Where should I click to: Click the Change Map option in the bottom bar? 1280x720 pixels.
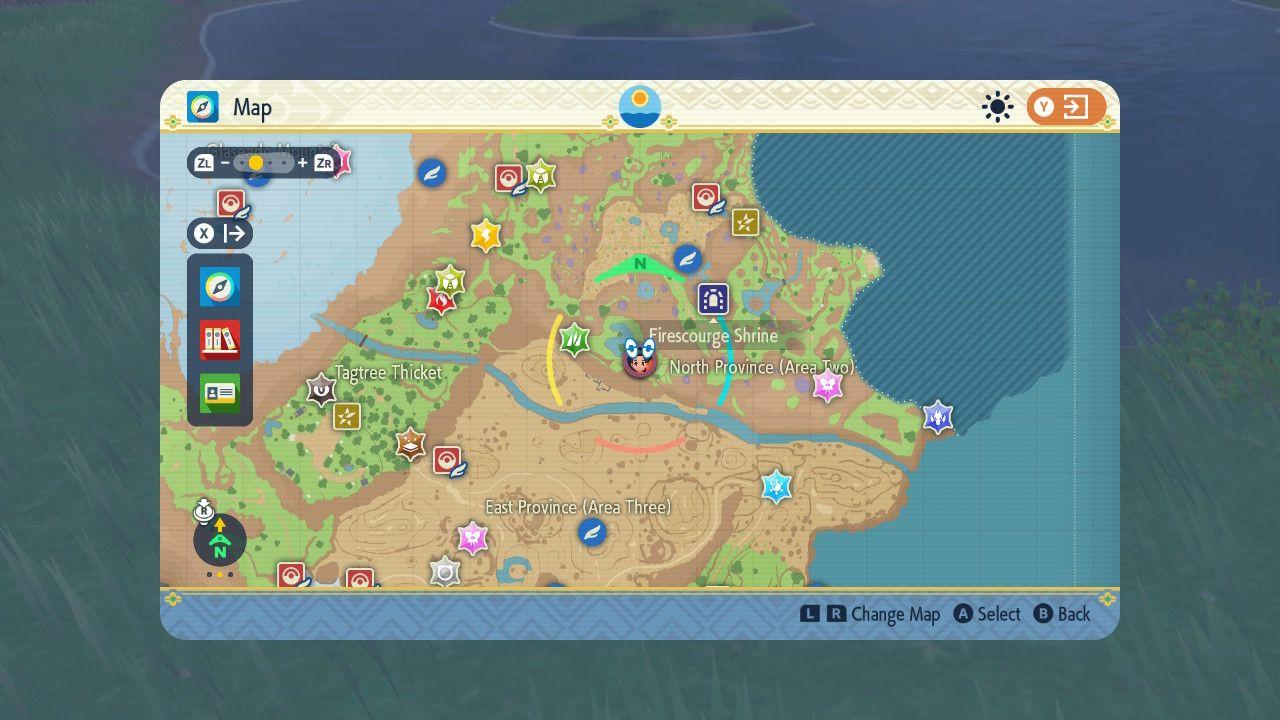tap(899, 614)
